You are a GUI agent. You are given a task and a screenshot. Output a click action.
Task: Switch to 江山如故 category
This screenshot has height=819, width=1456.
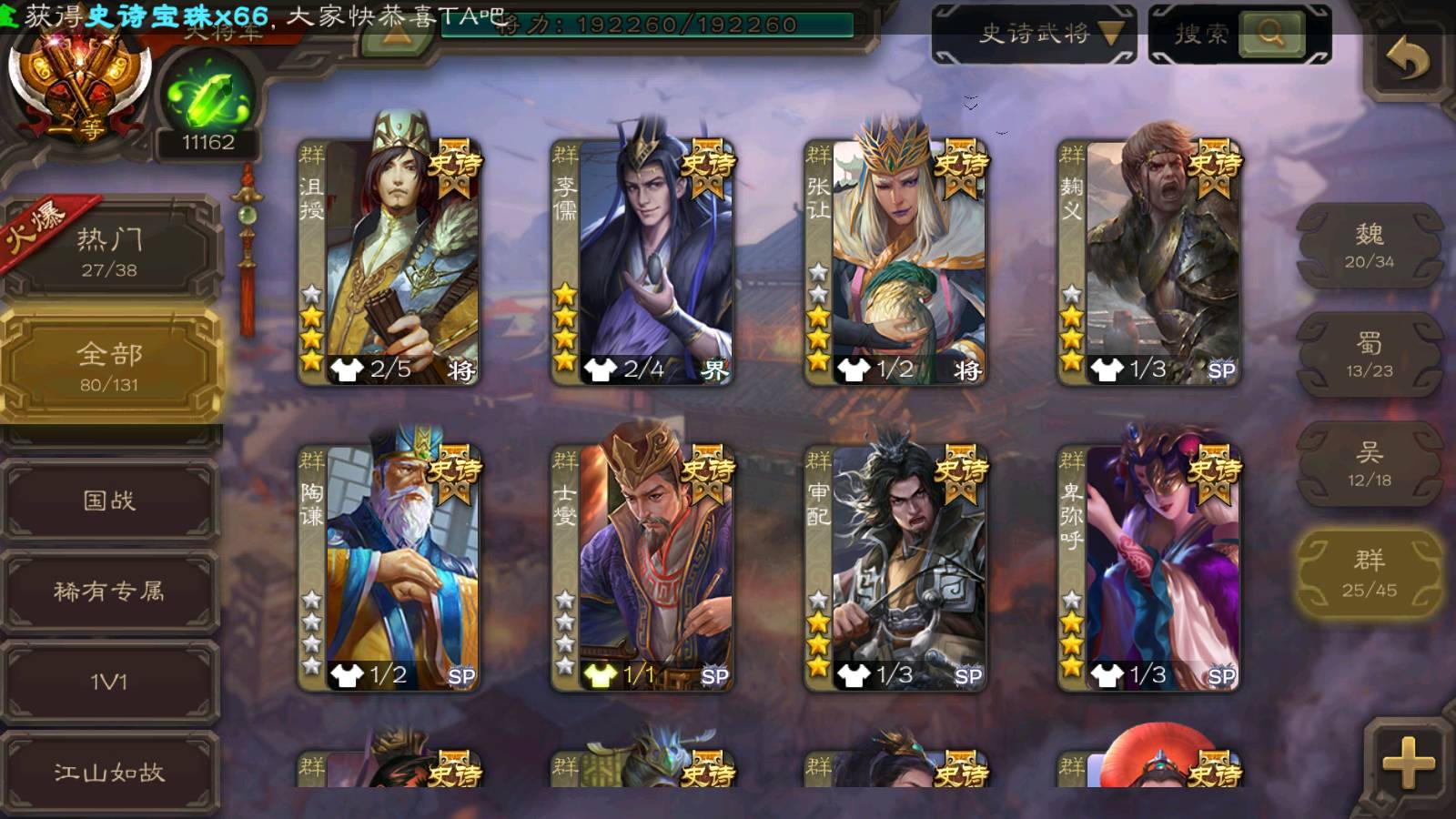[110, 772]
